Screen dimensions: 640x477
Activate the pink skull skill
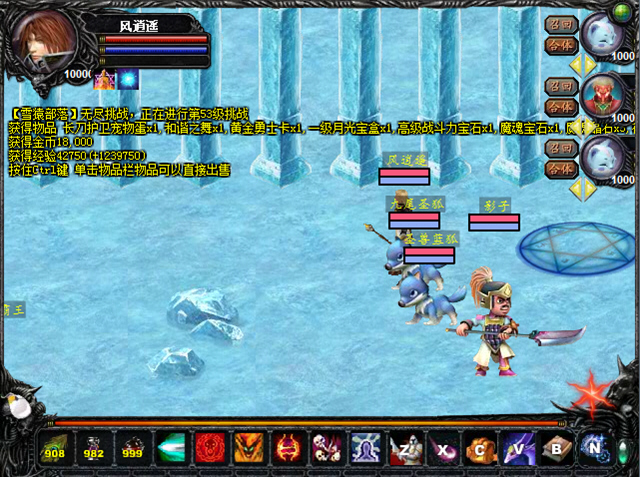tap(327, 446)
